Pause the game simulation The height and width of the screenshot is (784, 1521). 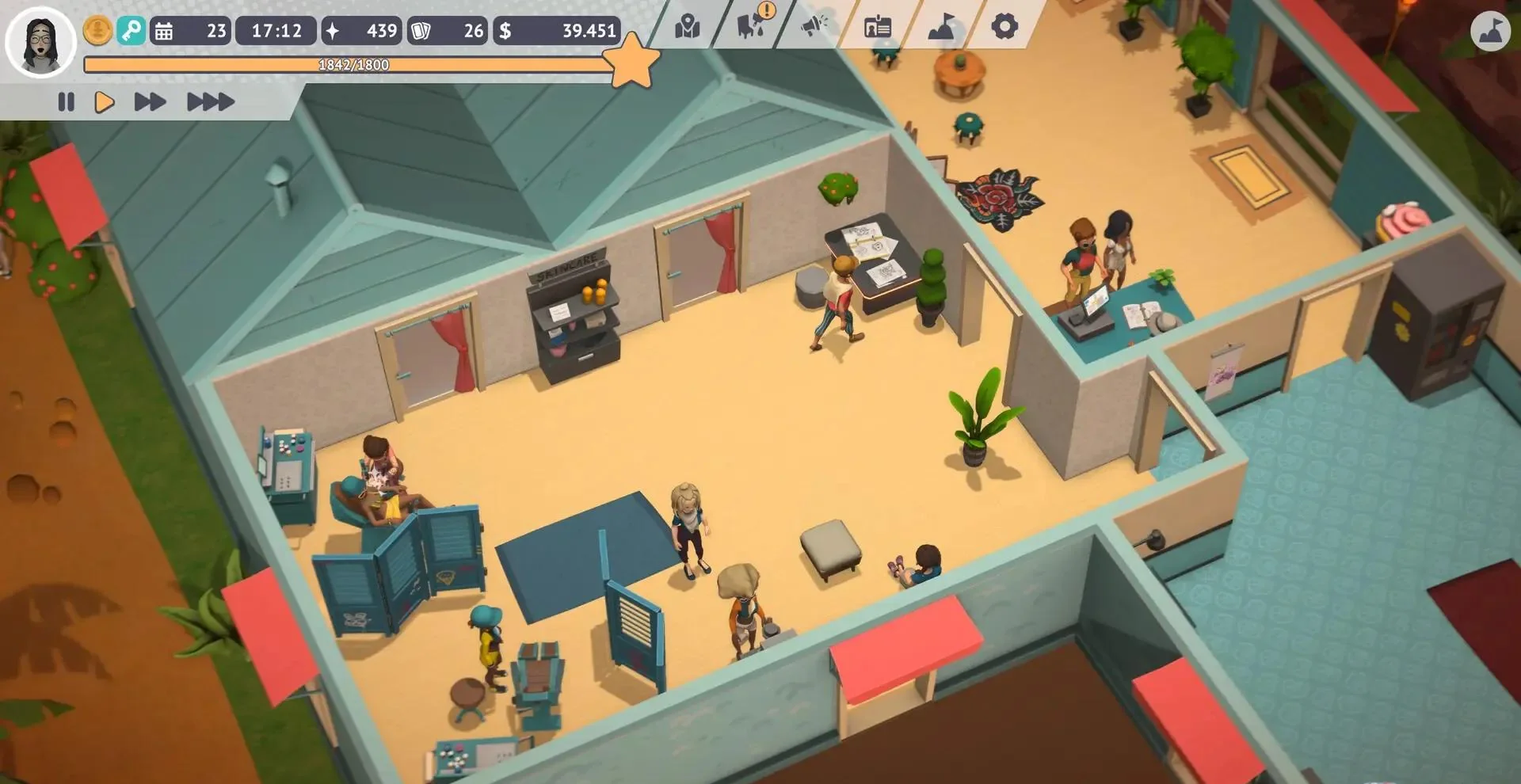(x=66, y=102)
